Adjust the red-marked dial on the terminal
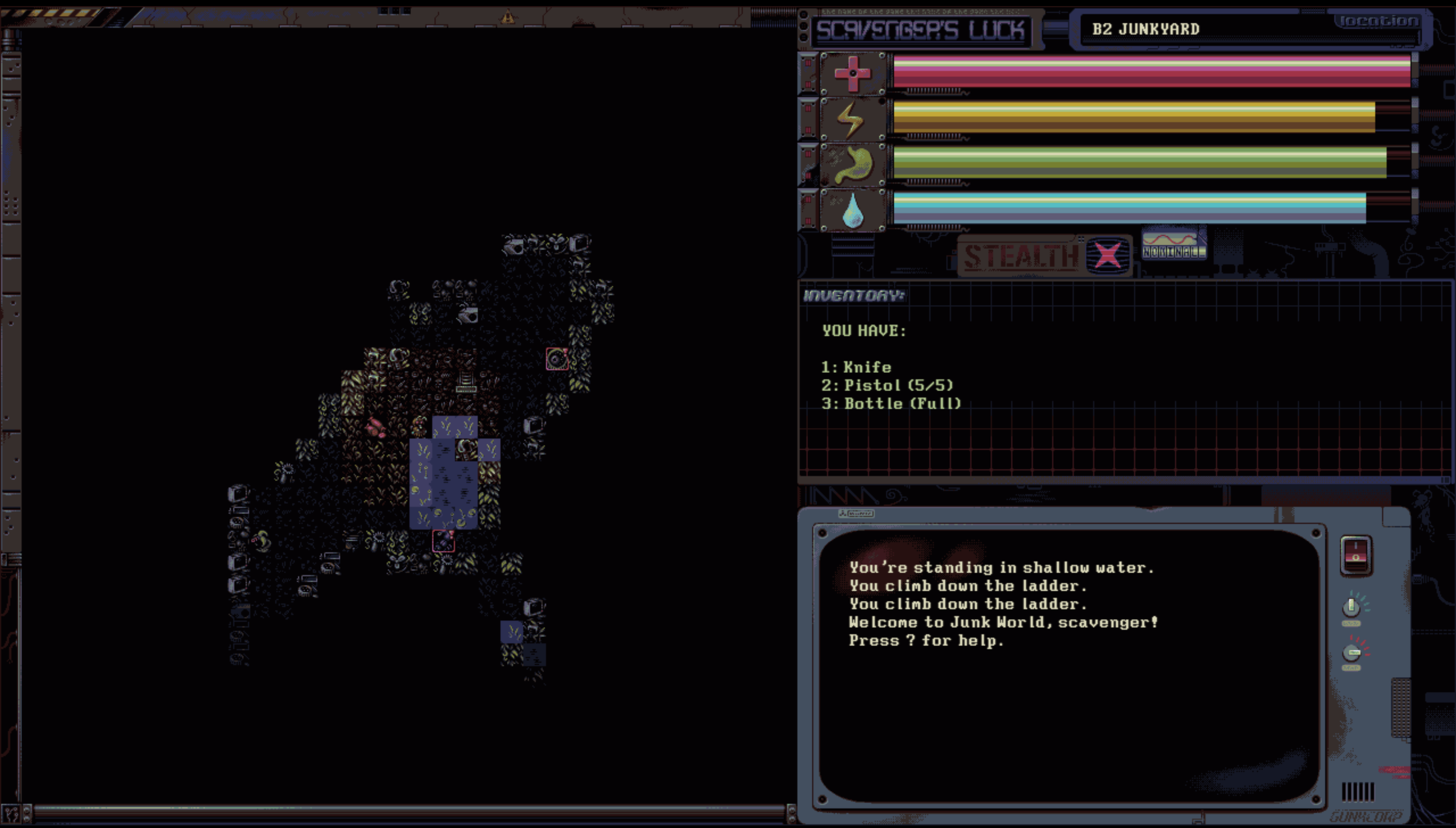Viewport: 1456px width, 828px height. (1352, 652)
